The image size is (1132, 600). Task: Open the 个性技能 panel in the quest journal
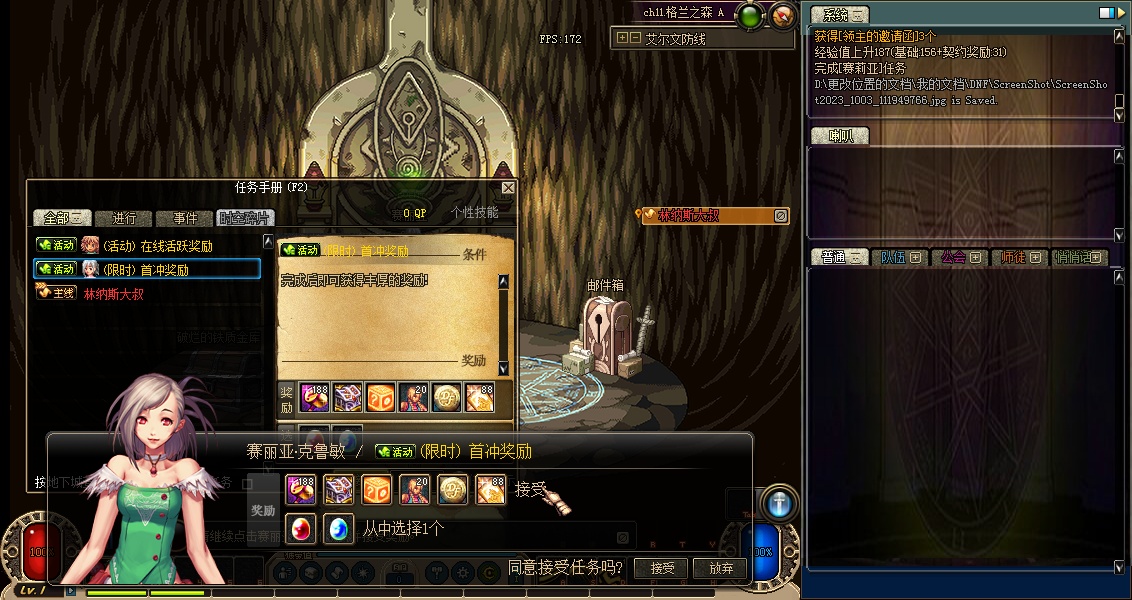tap(474, 213)
